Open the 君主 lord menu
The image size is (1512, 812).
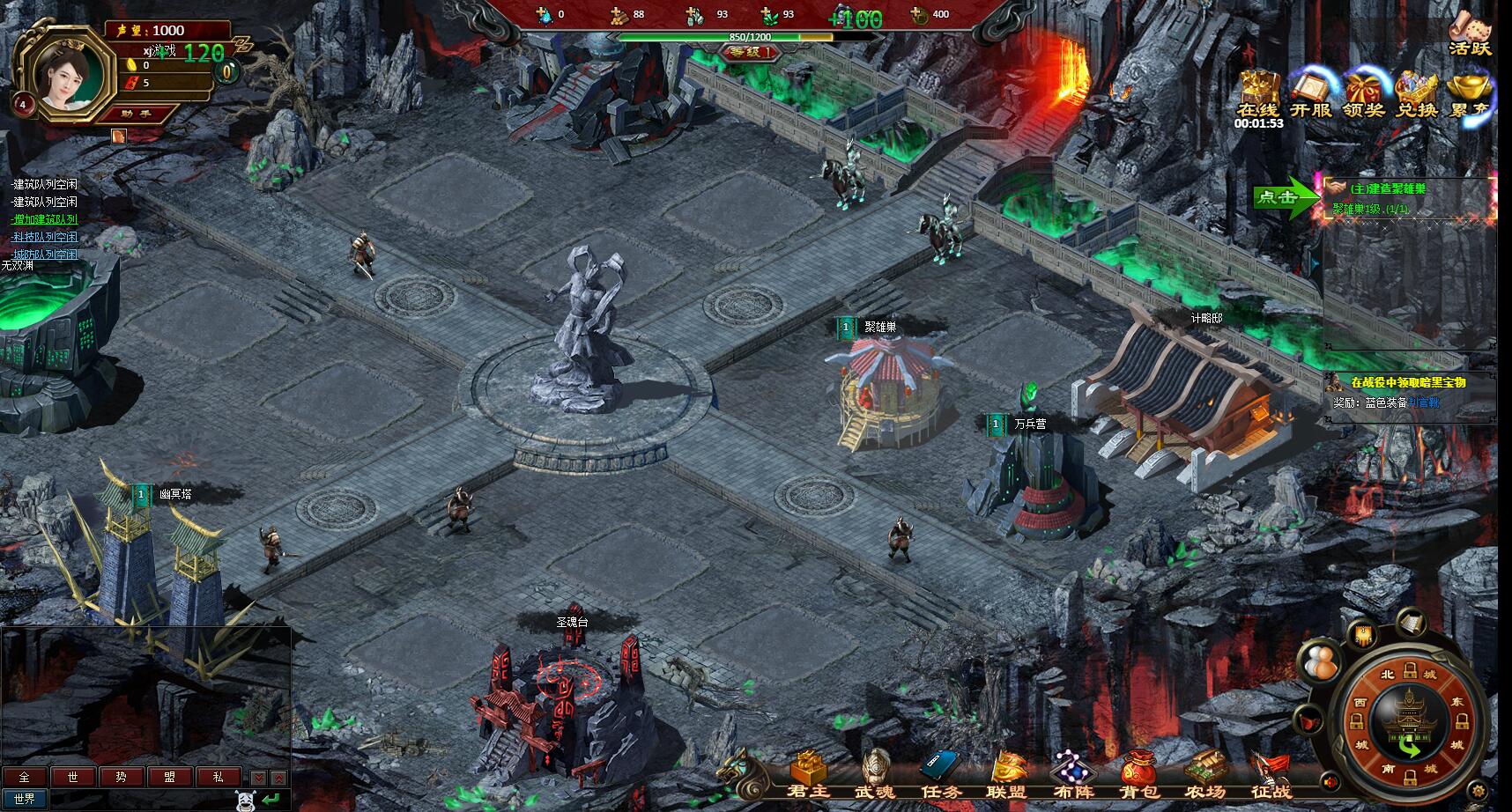[x=807, y=775]
